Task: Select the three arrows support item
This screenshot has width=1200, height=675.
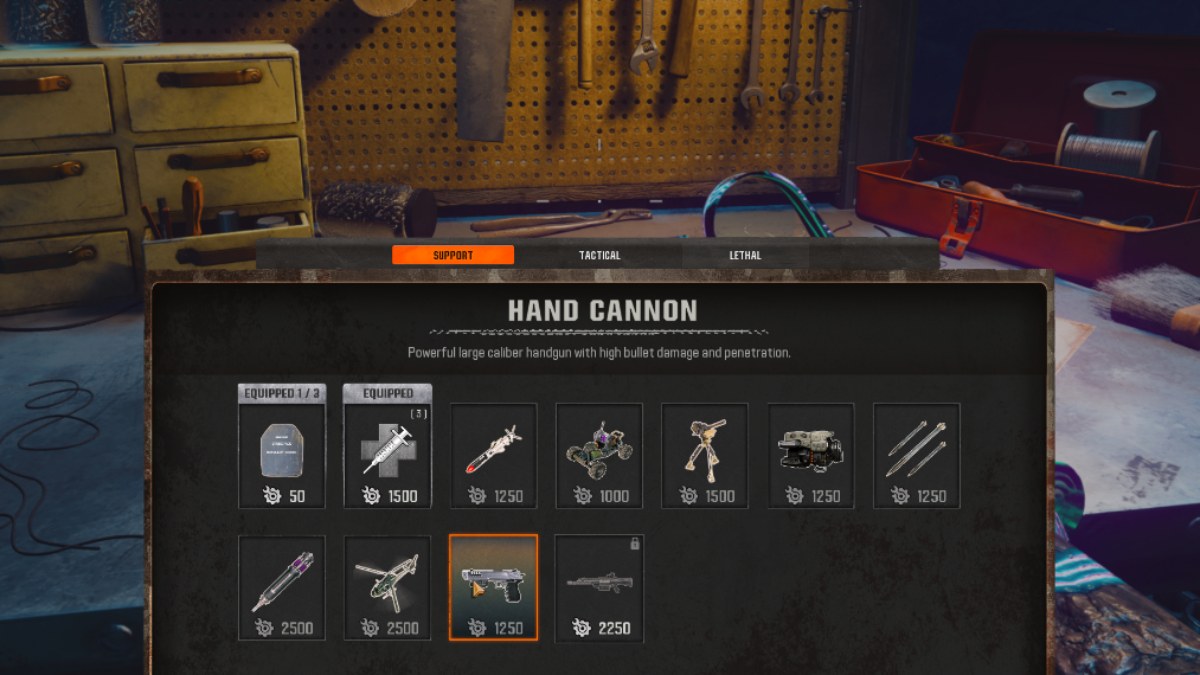Action: (917, 455)
